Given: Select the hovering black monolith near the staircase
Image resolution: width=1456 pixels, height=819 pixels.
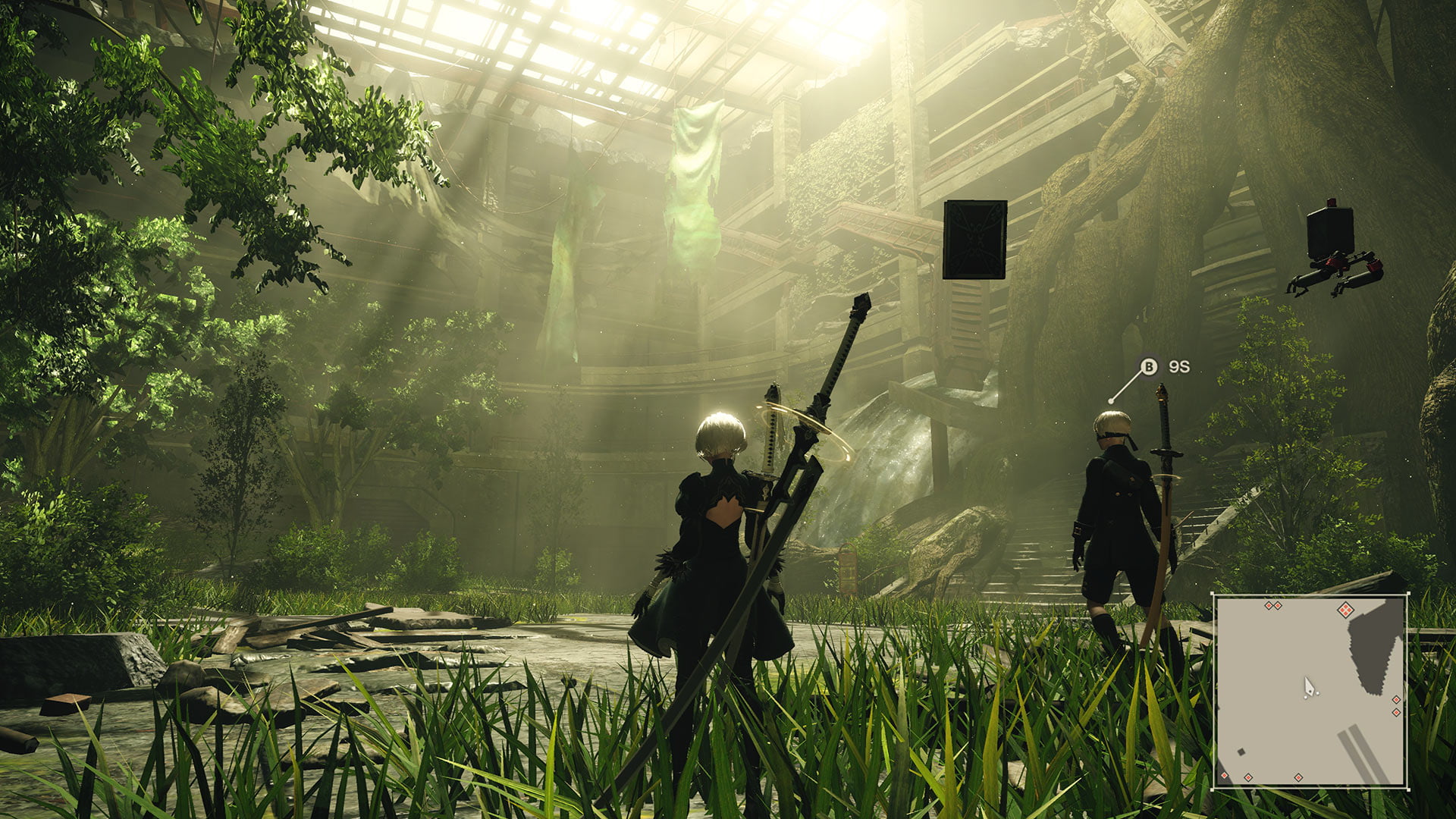Looking at the screenshot, I should 976,237.
